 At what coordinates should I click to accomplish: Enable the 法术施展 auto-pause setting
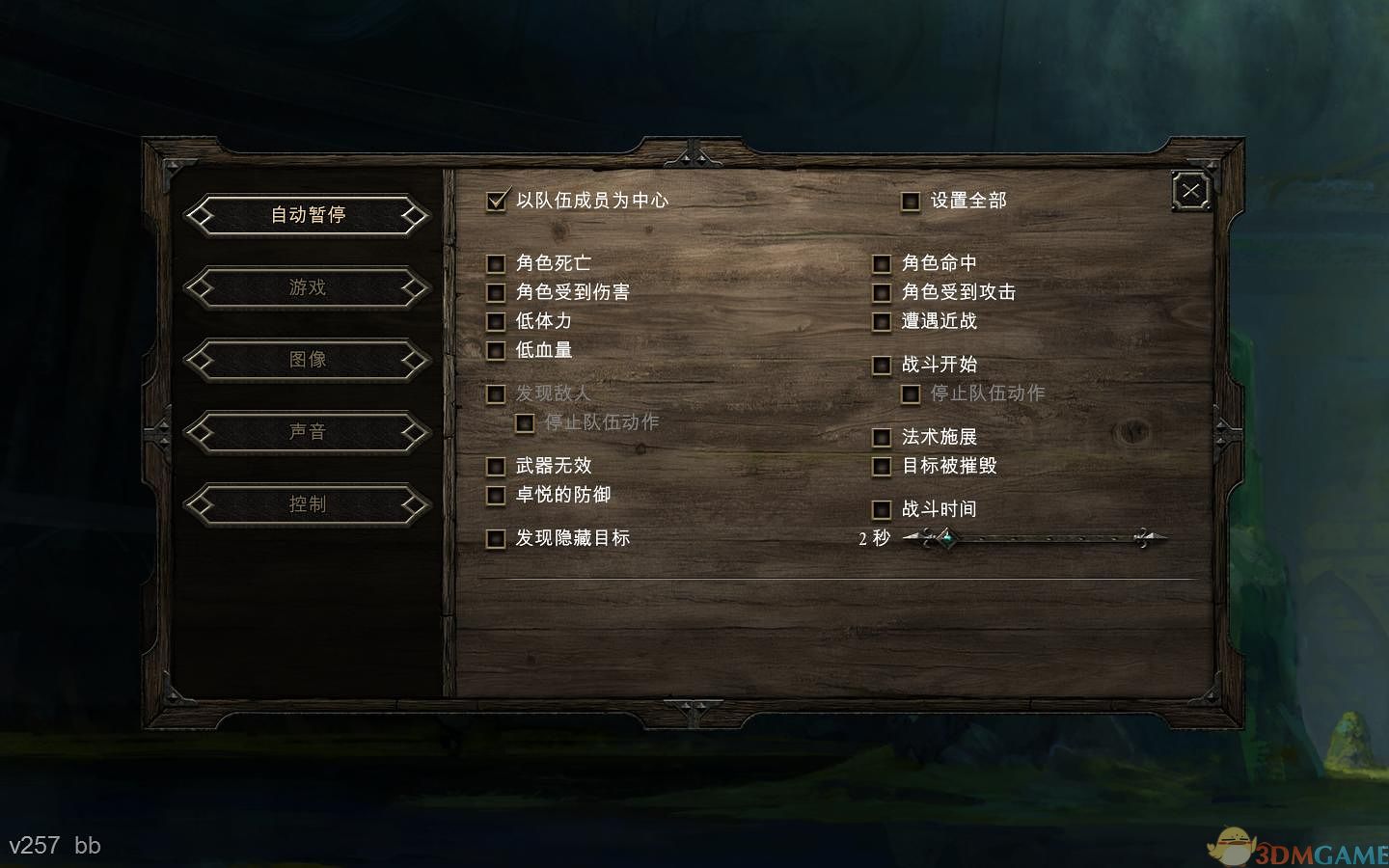coord(881,437)
